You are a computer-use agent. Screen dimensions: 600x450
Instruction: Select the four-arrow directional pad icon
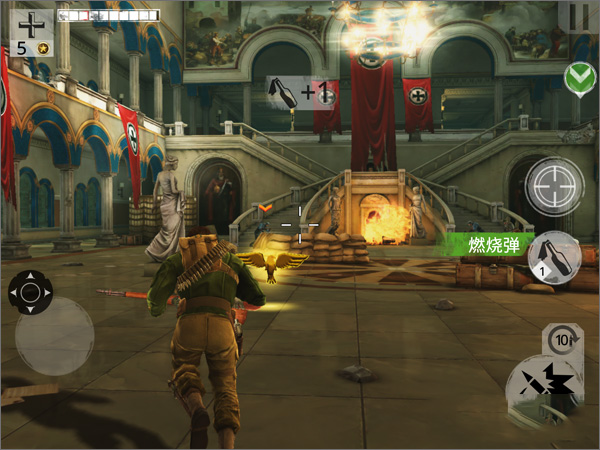click(x=30, y=292)
